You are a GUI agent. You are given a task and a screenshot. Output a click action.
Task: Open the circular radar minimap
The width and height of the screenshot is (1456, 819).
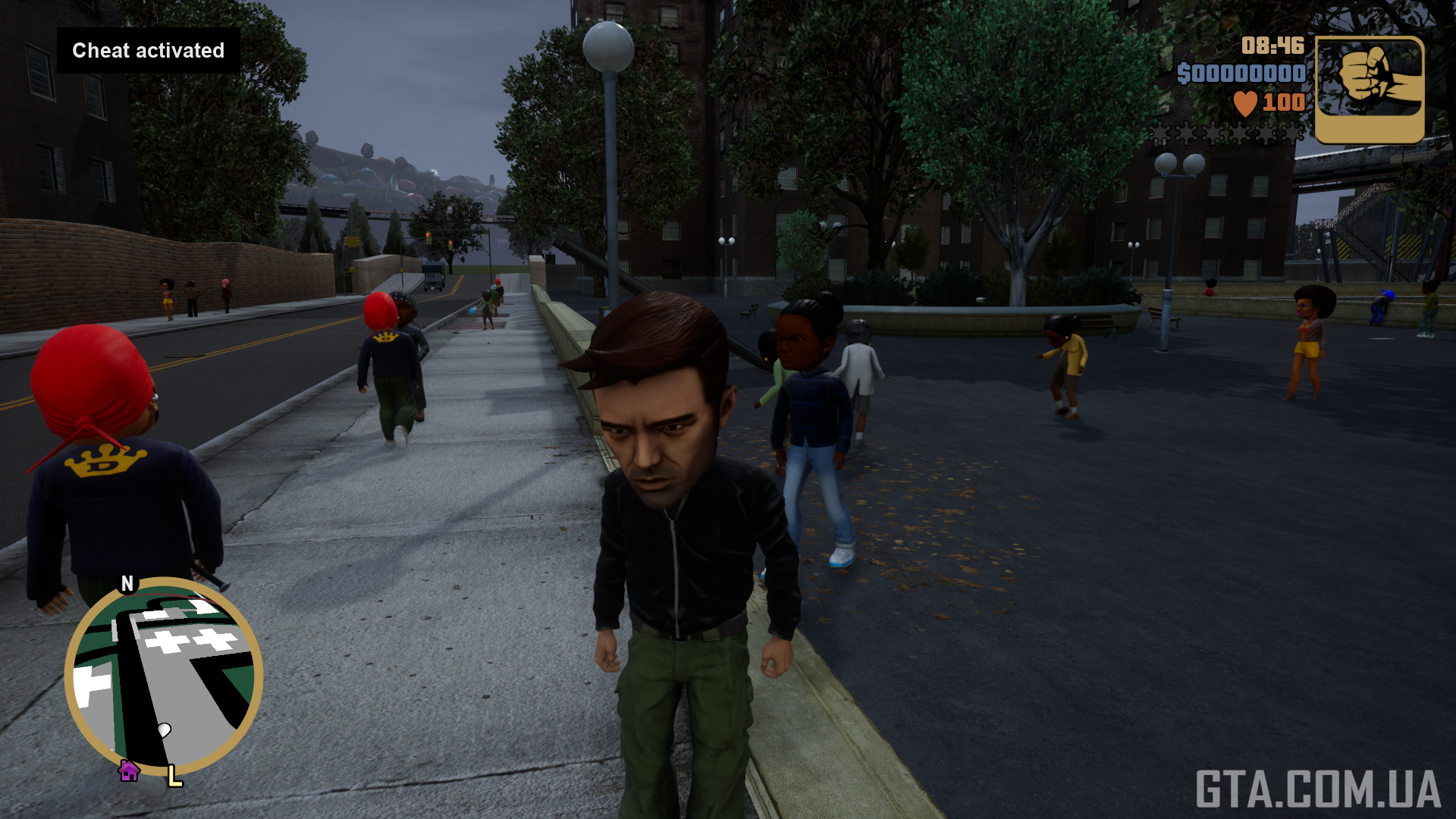(x=164, y=676)
